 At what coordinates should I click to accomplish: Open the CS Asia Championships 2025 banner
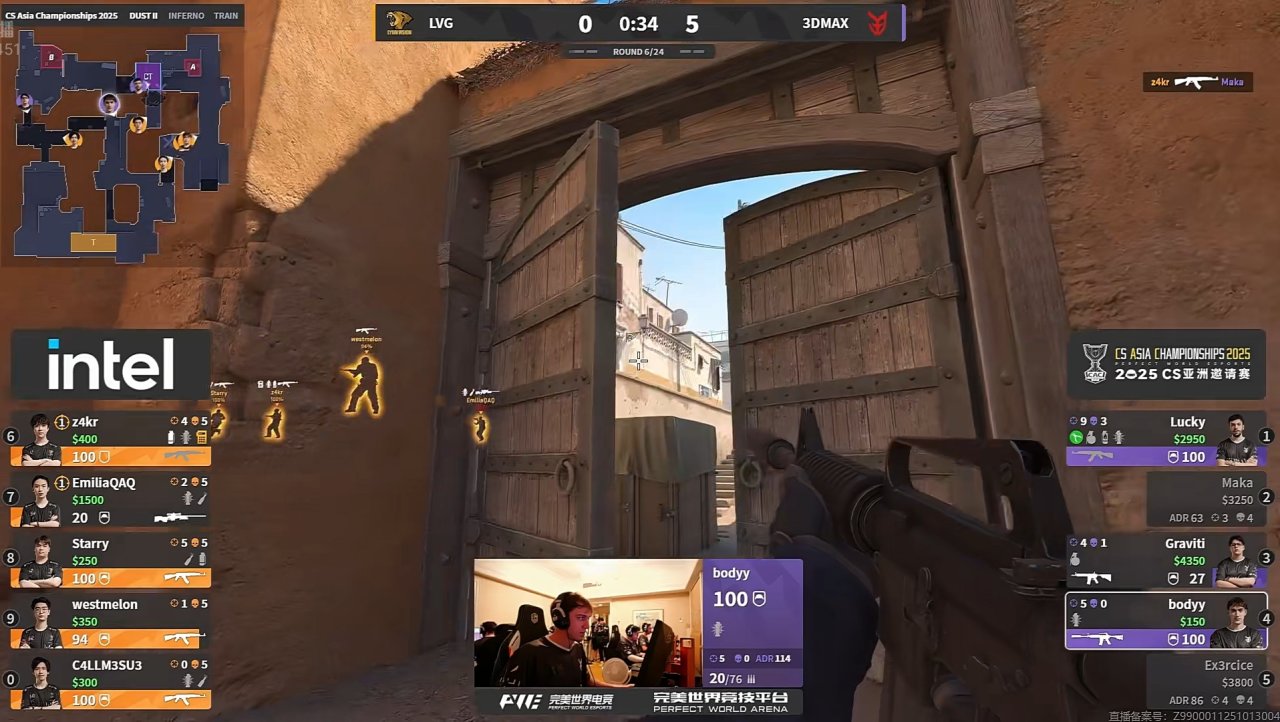click(x=1168, y=365)
